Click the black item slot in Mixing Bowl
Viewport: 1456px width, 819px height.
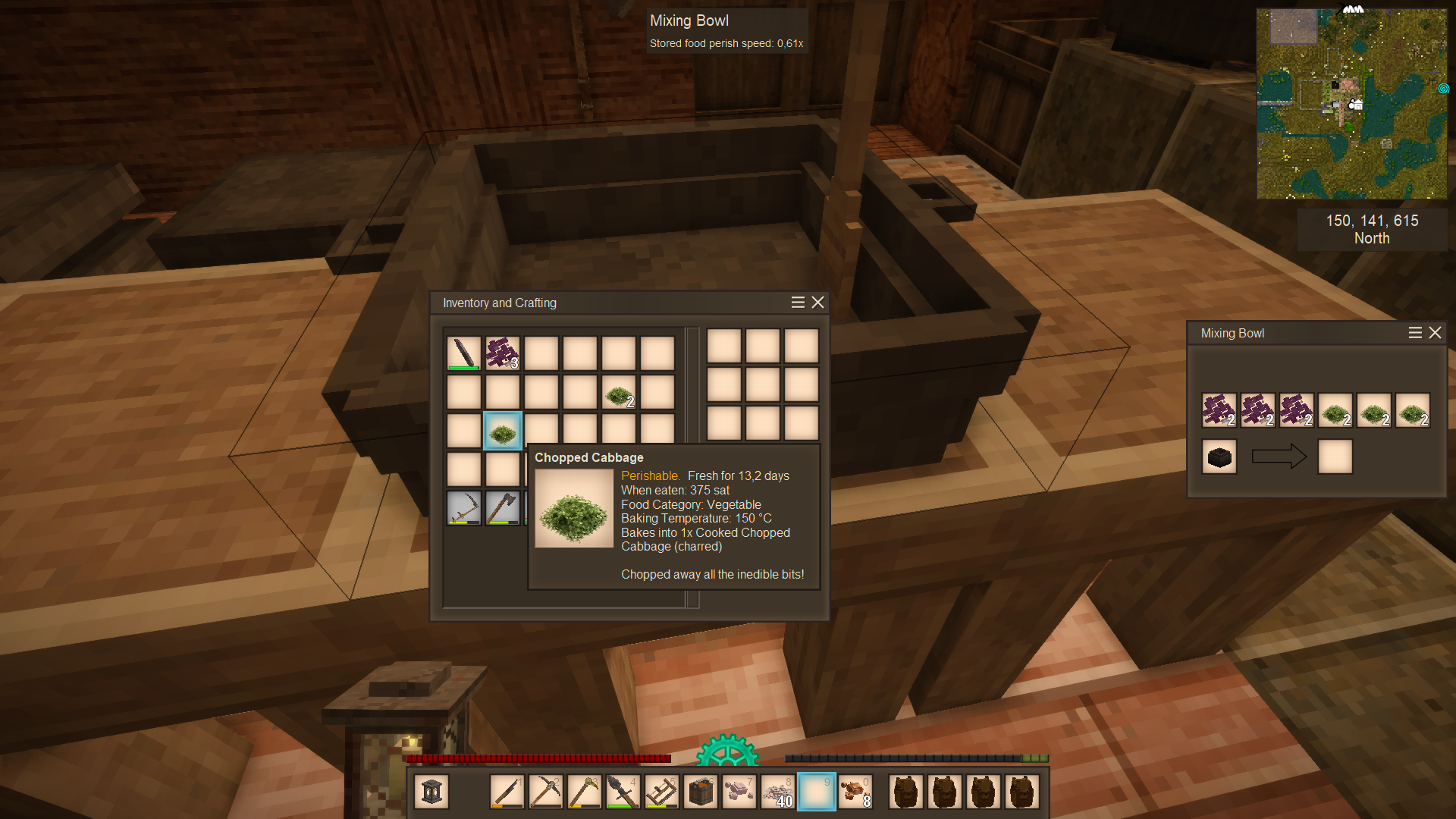point(1219,457)
